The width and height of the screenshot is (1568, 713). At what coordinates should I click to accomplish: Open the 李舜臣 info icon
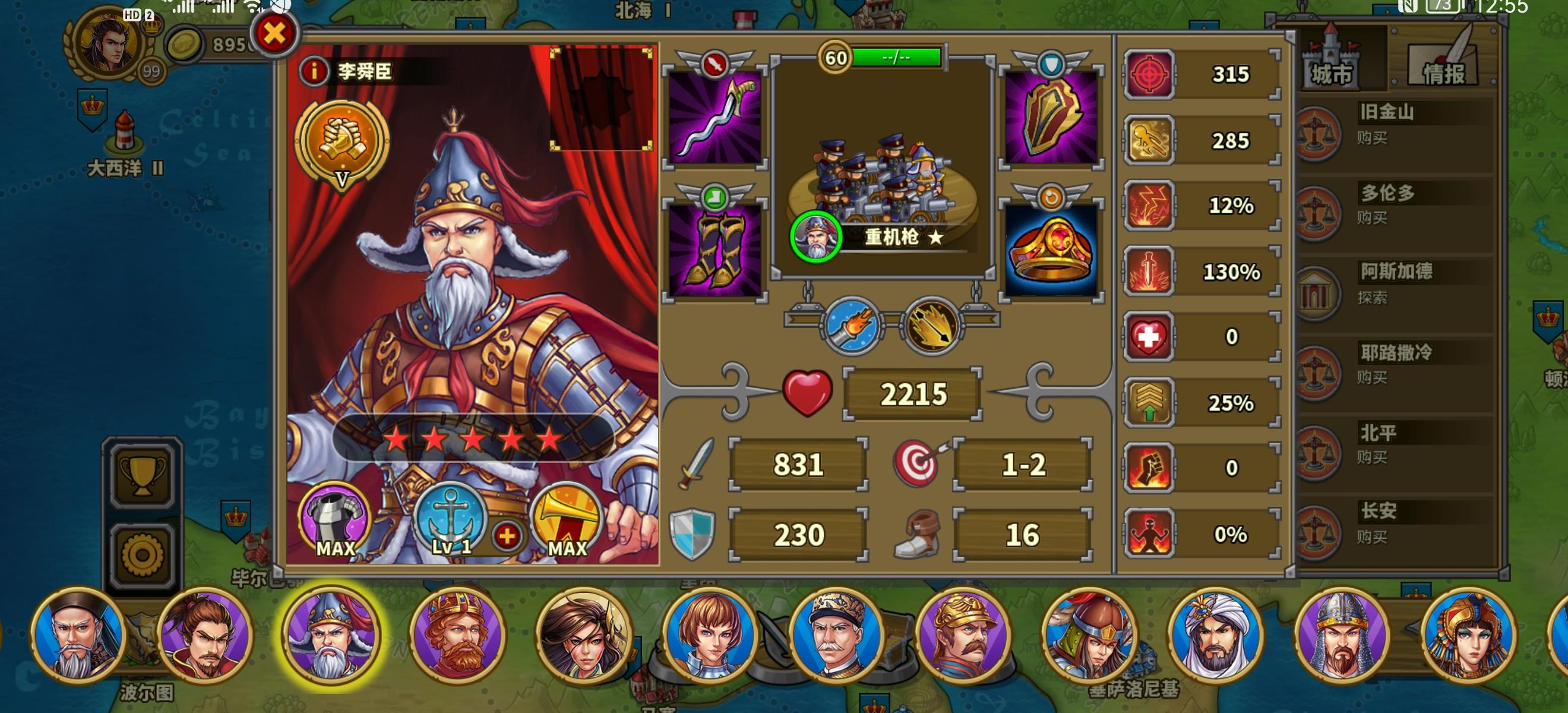coord(312,71)
